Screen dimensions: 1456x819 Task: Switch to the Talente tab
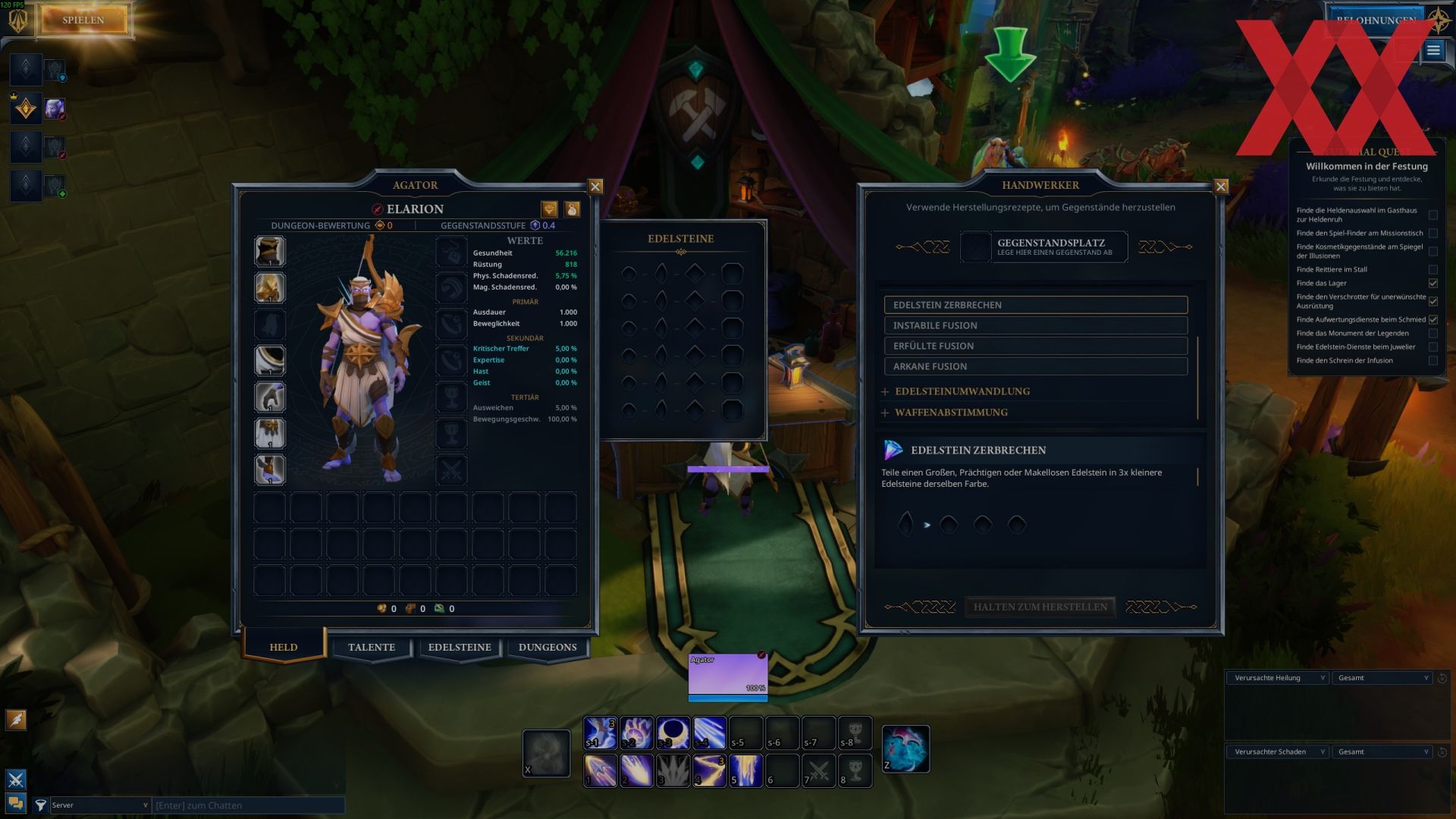372,648
